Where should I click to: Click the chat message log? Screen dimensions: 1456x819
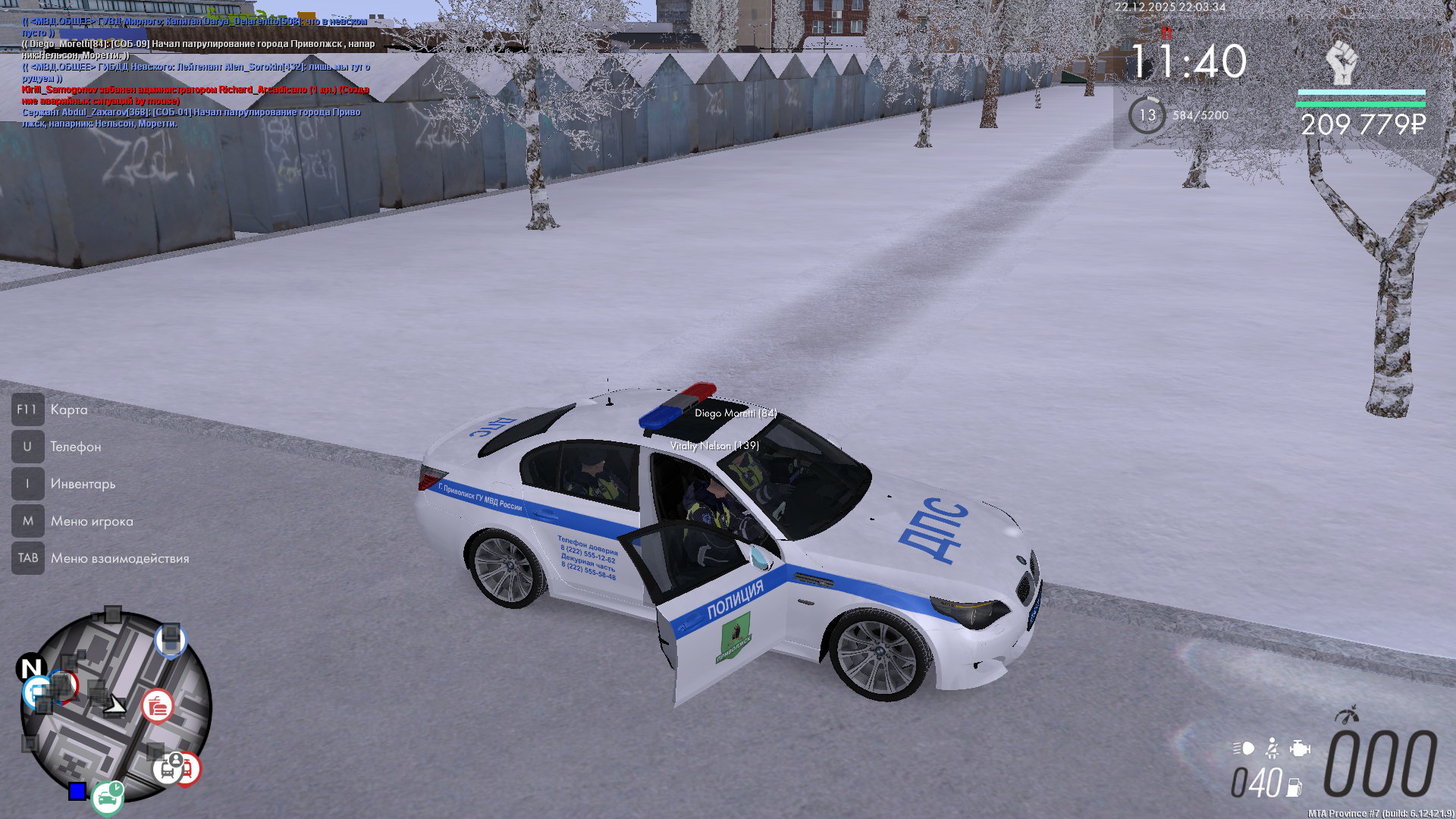197,72
